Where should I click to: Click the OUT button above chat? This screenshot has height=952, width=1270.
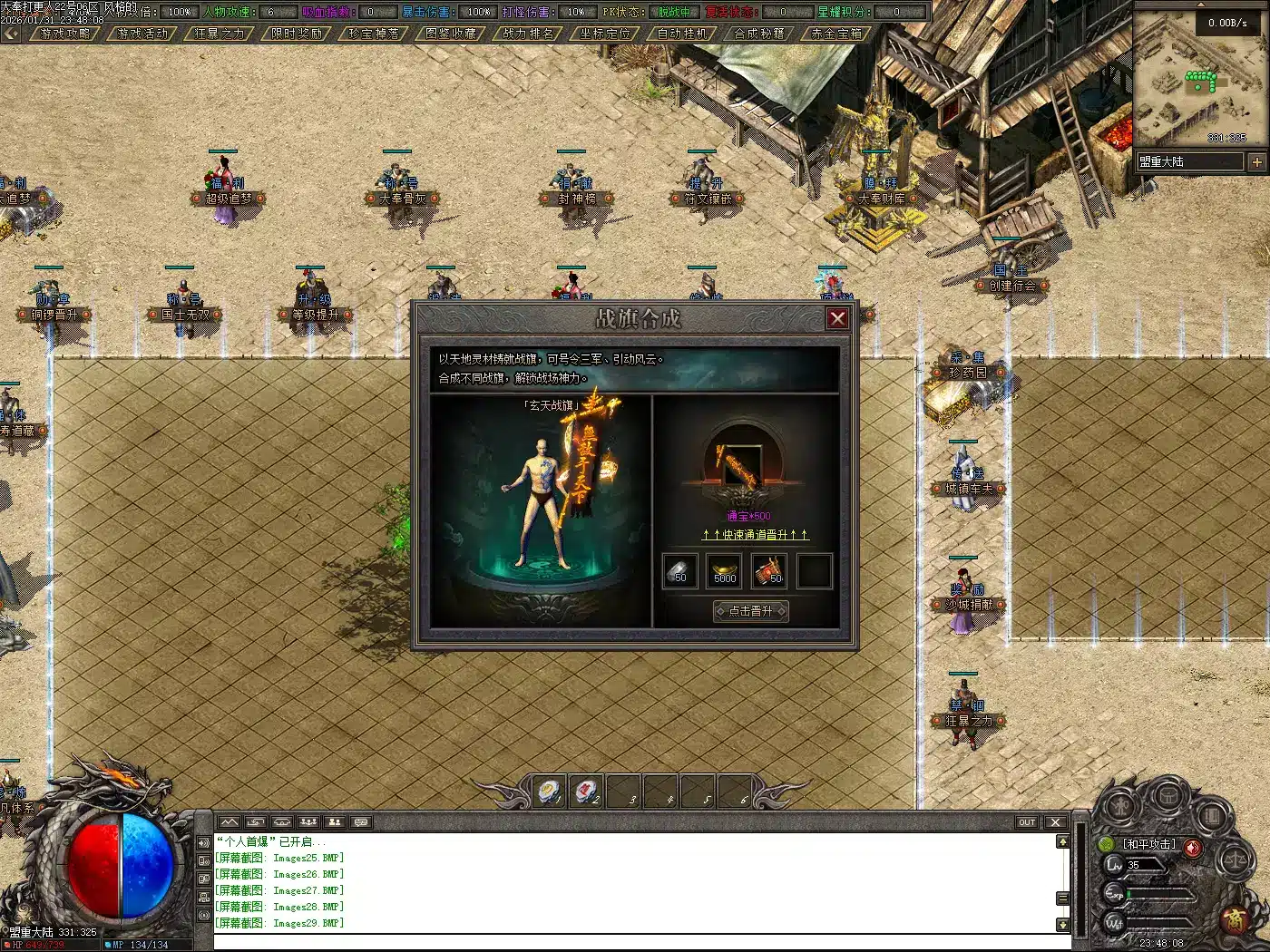(x=1026, y=822)
